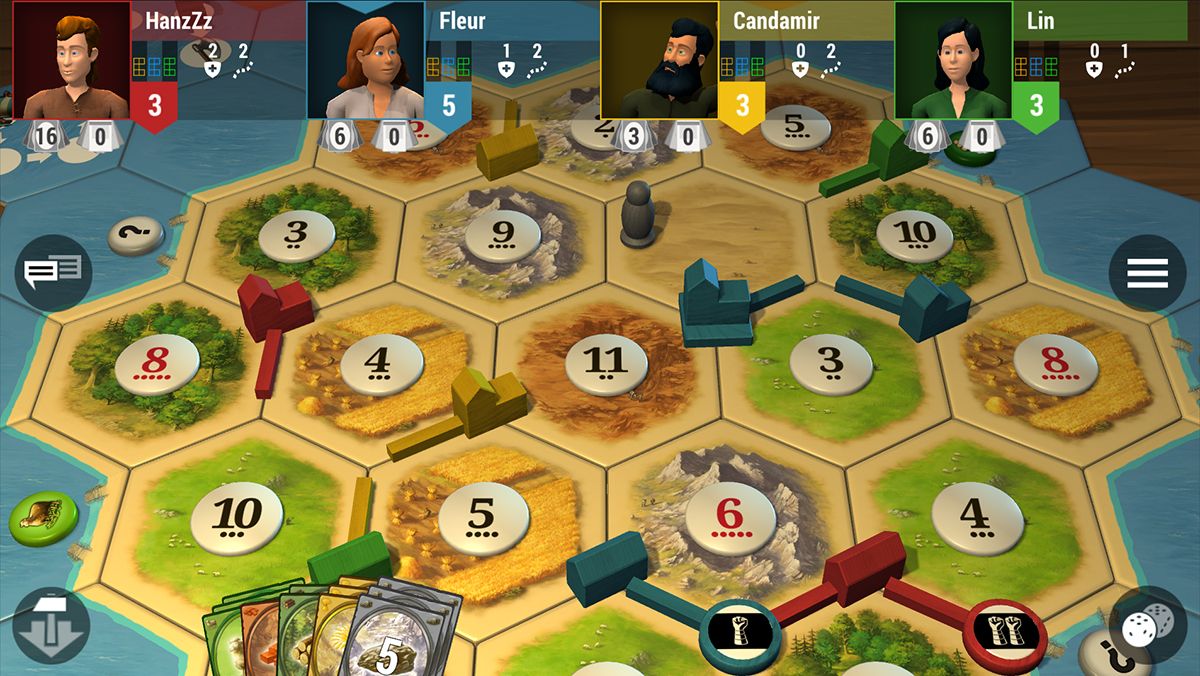This screenshot has width=1200, height=676.
Task: Select HanzZz's player portrait
Action: point(72,62)
